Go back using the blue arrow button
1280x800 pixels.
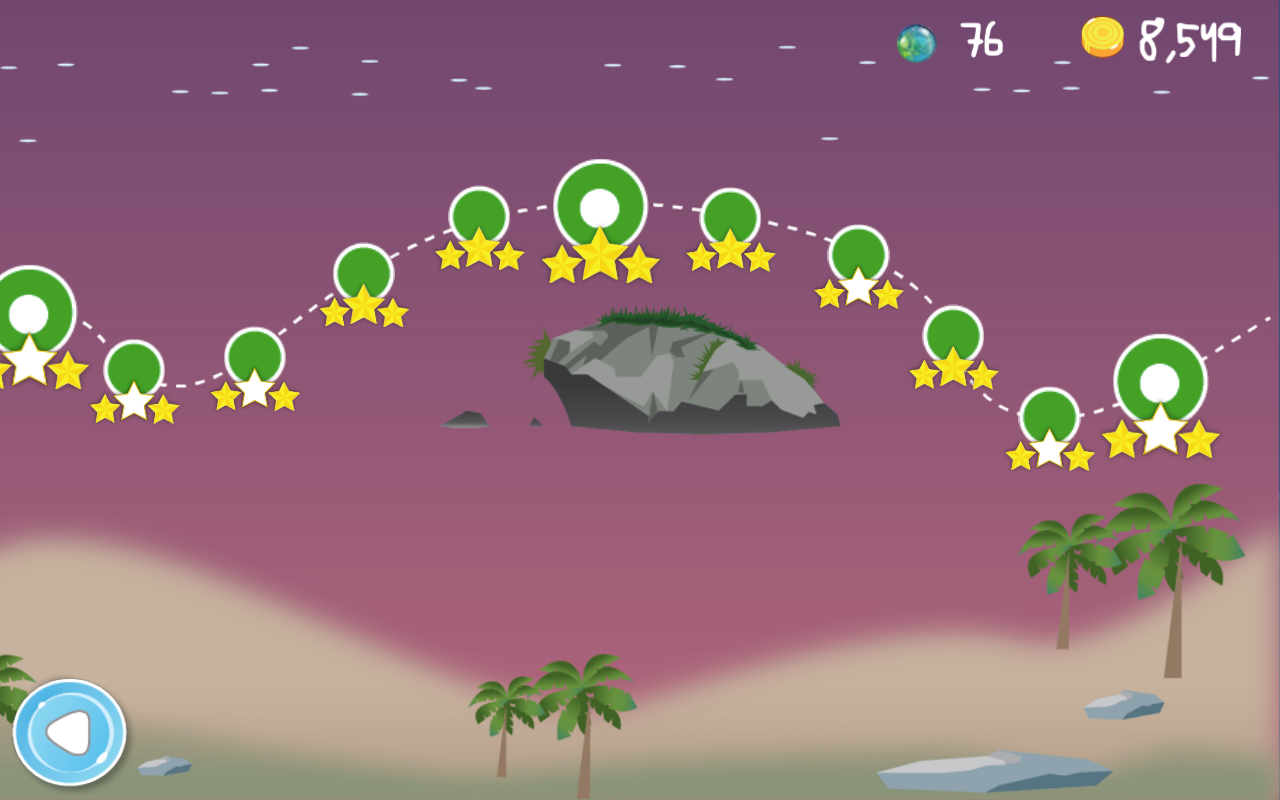click(x=69, y=732)
